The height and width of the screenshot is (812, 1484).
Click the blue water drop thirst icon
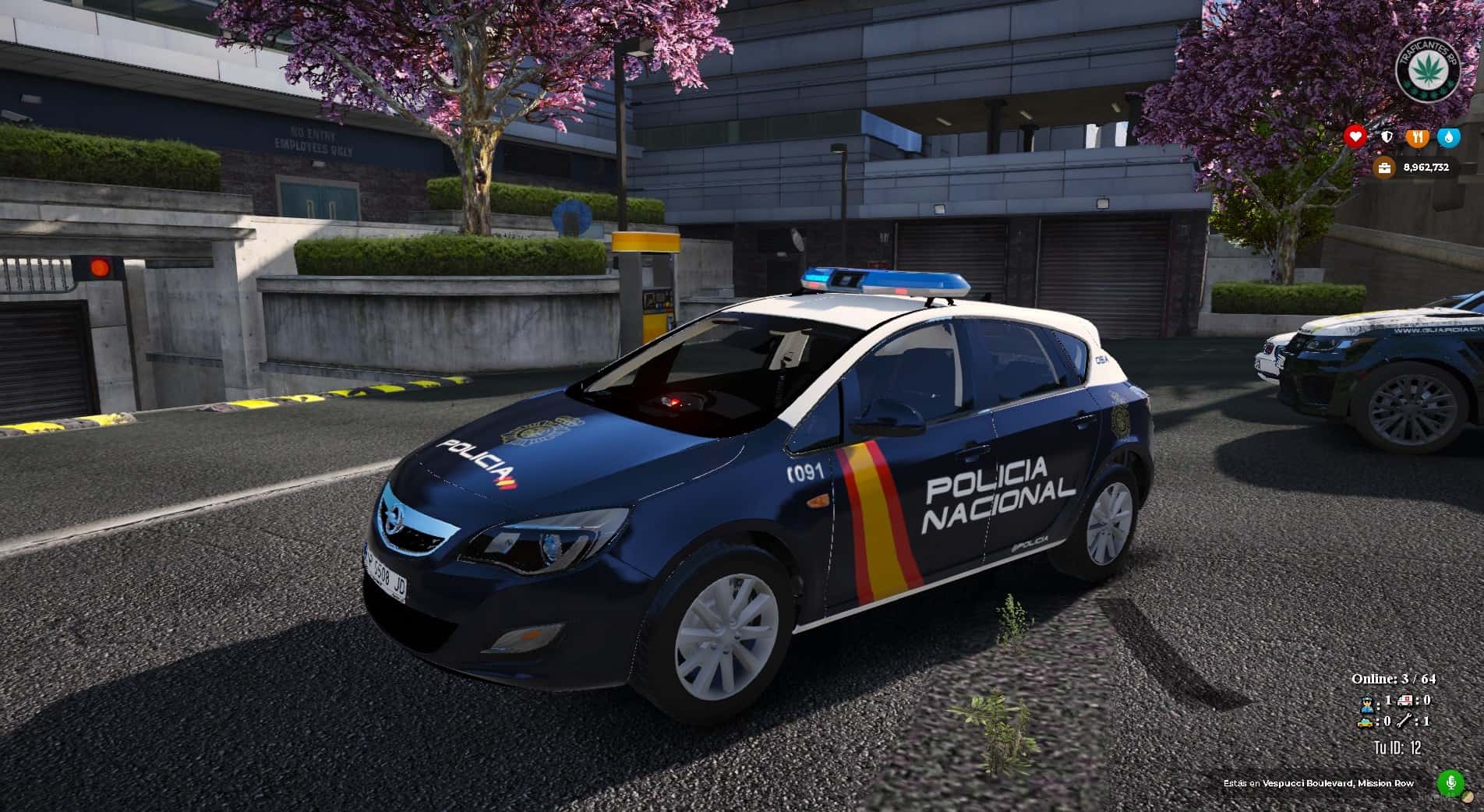pyautogui.click(x=1448, y=137)
